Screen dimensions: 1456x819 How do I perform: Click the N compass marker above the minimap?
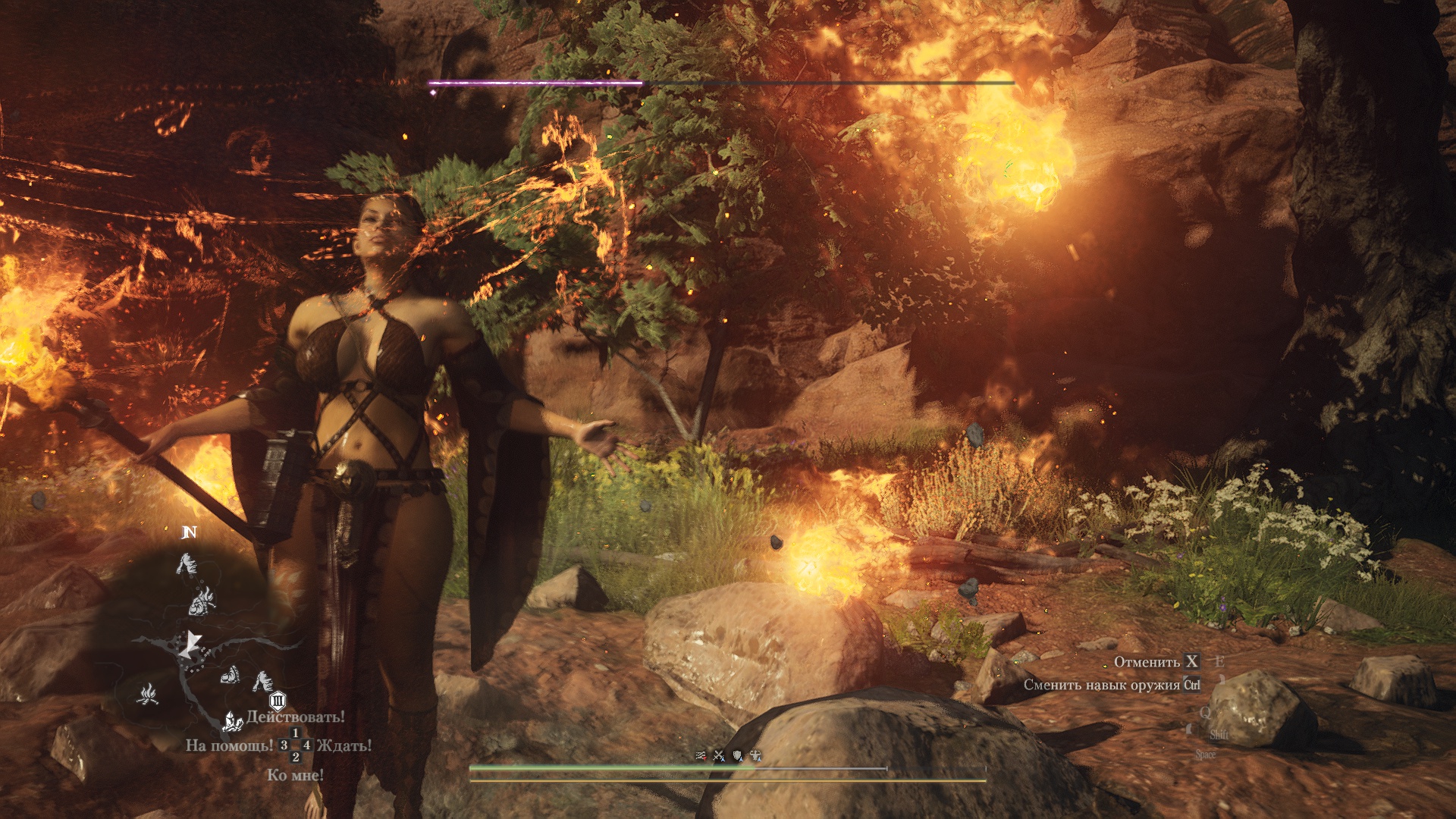click(x=190, y=532)
